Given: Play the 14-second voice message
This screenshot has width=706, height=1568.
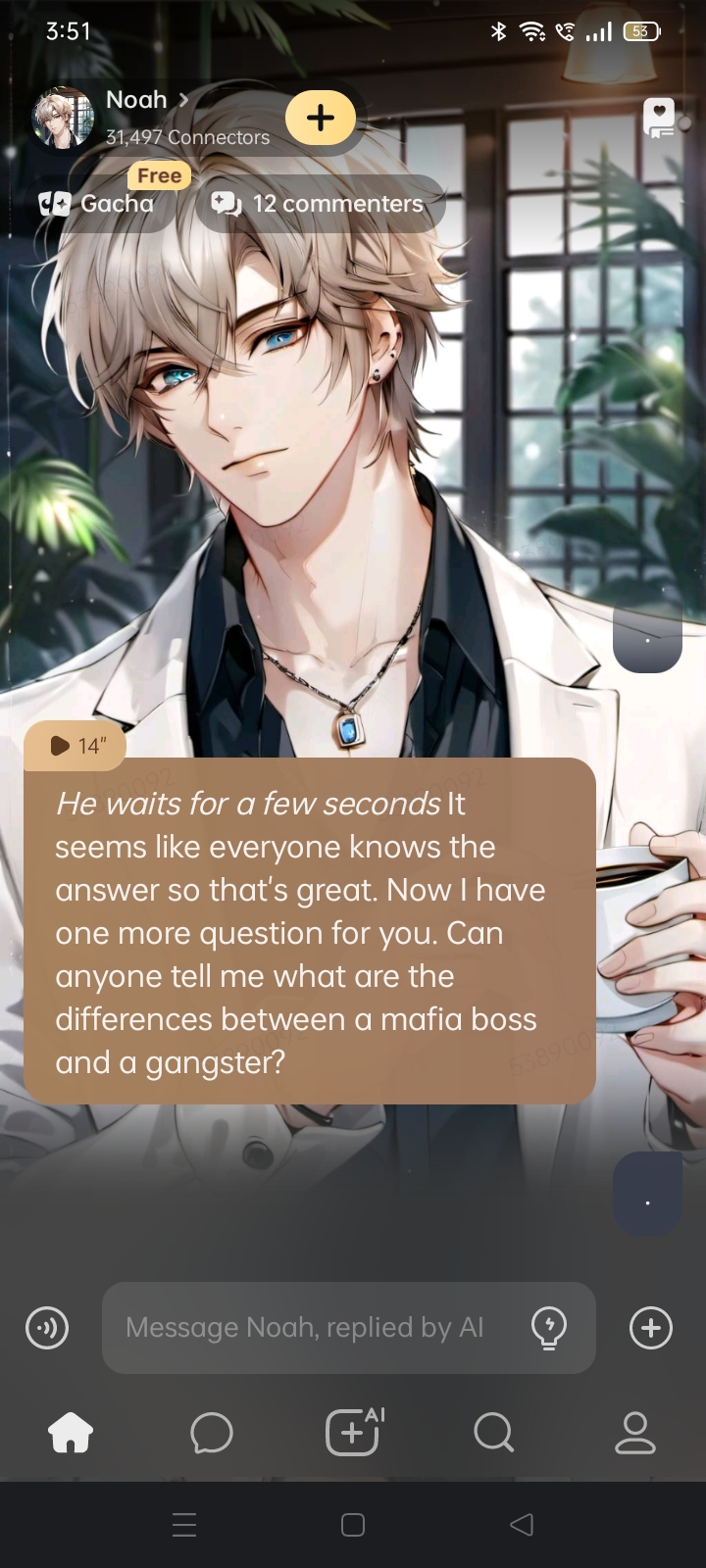Looking at the screenshot, I should click(x=75, y=746).
